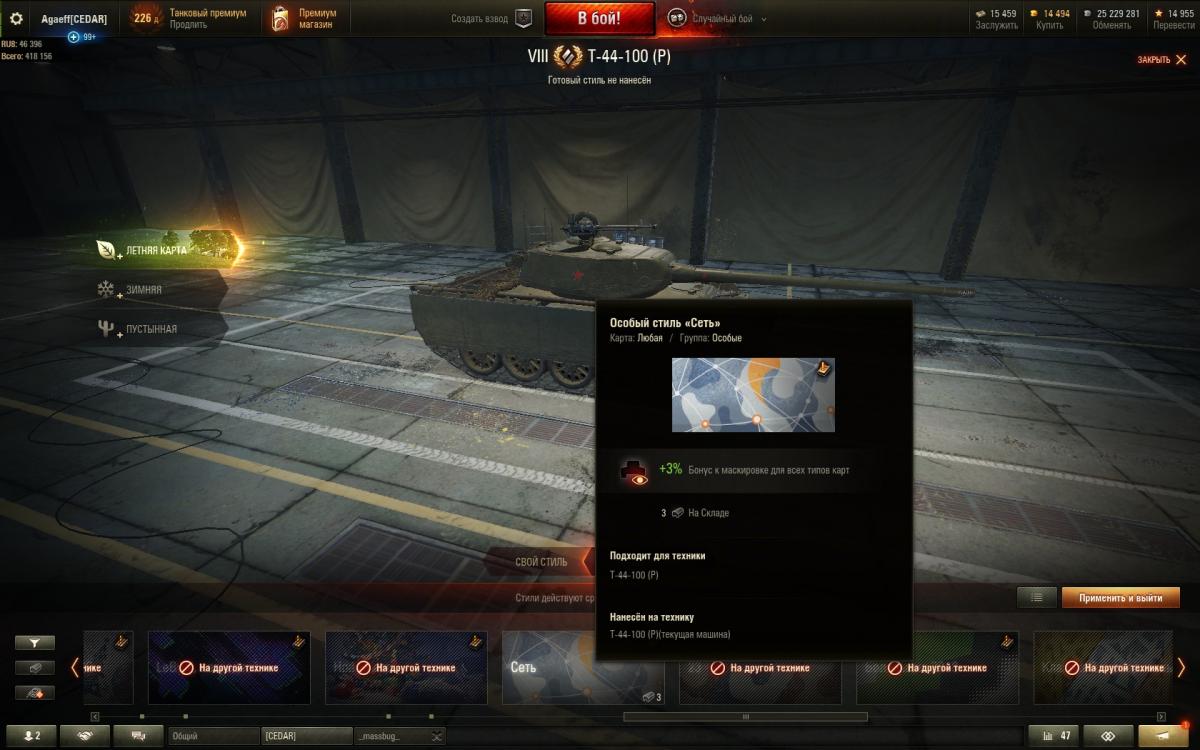Switch to the «Зимняя» map tab
1200x750 pixels.
[x=143, y=289]
